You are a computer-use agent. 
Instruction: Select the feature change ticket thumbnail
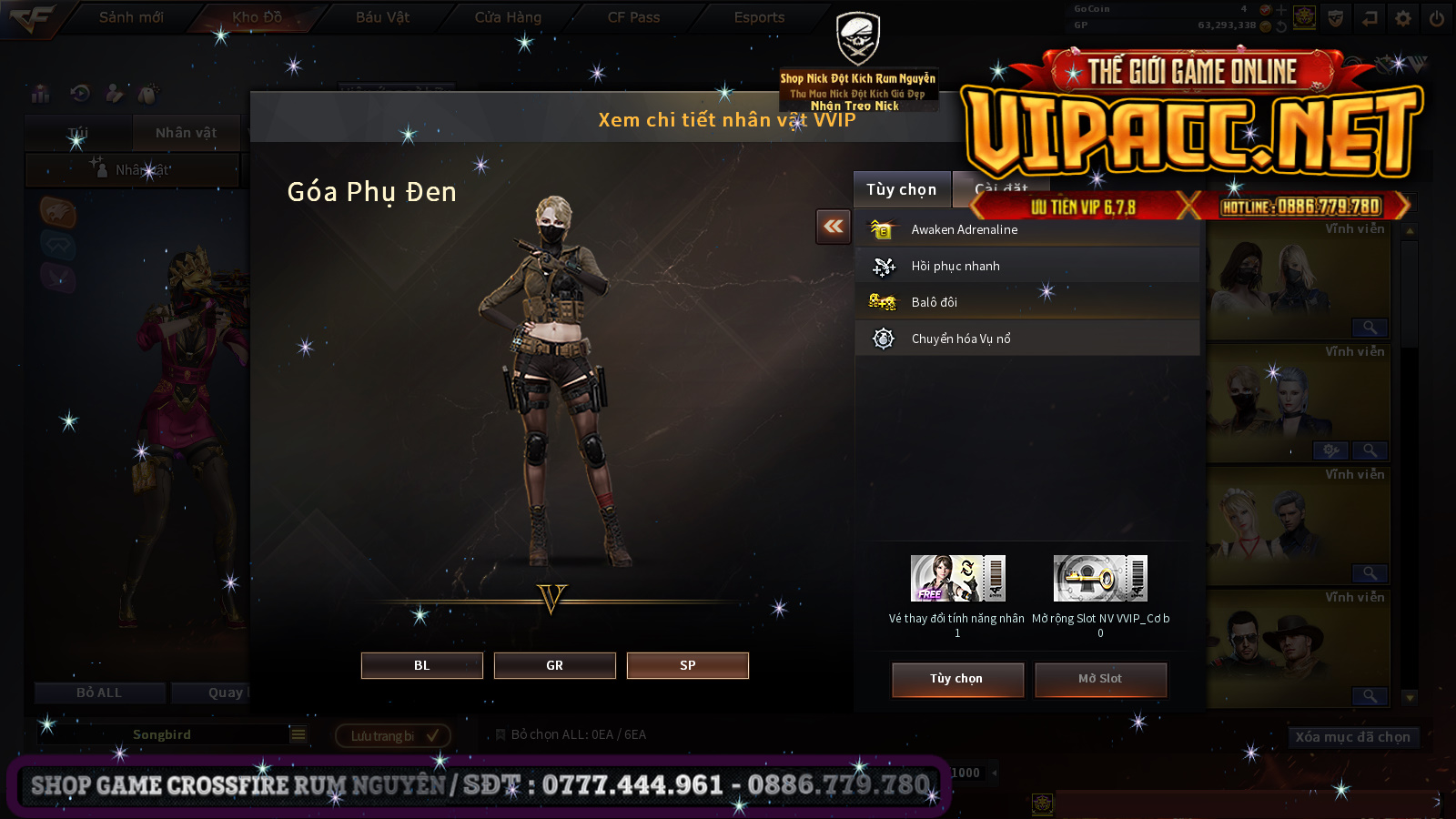click(x=957, y=578)
